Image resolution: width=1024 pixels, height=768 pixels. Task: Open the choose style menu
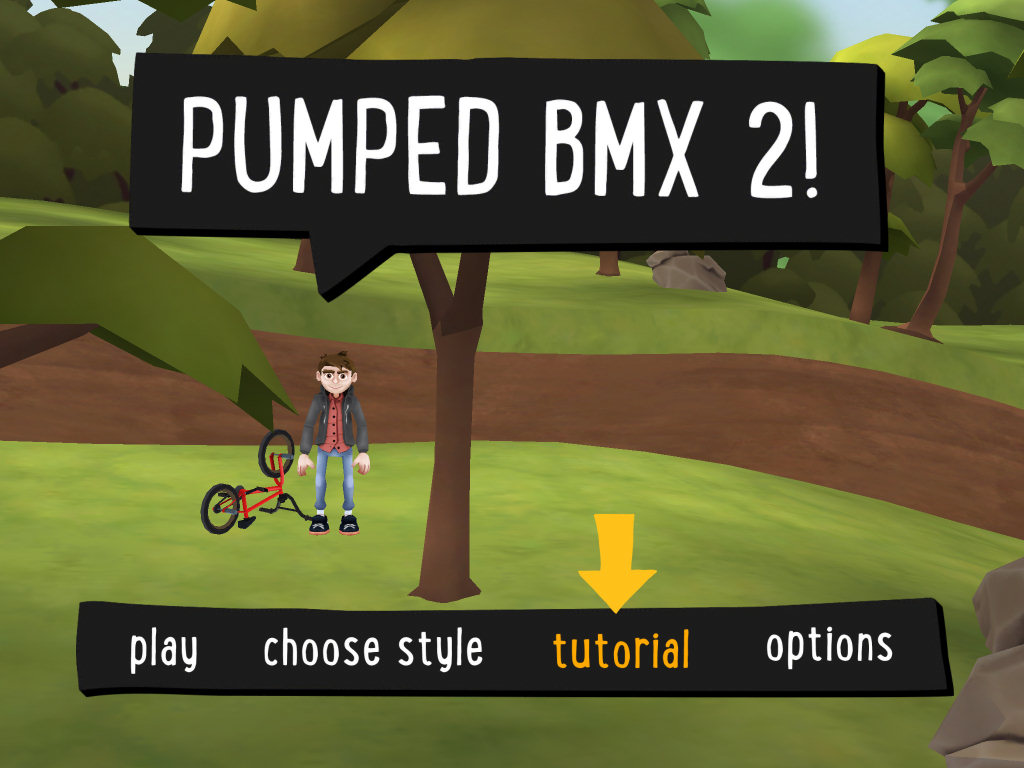pos(373,651)
